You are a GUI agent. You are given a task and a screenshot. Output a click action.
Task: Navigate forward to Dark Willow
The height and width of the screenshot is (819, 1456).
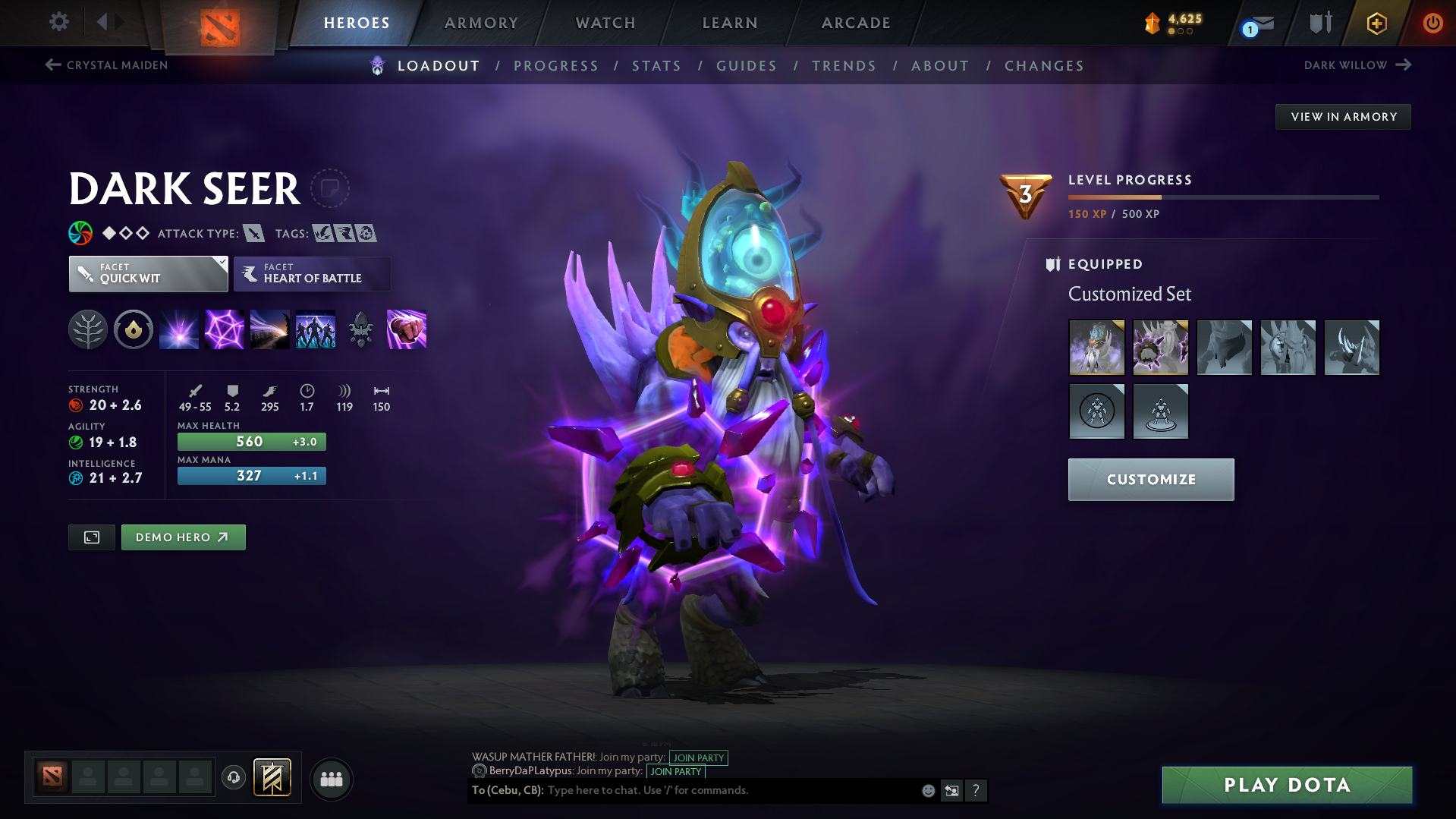[x=1357, y=65]
